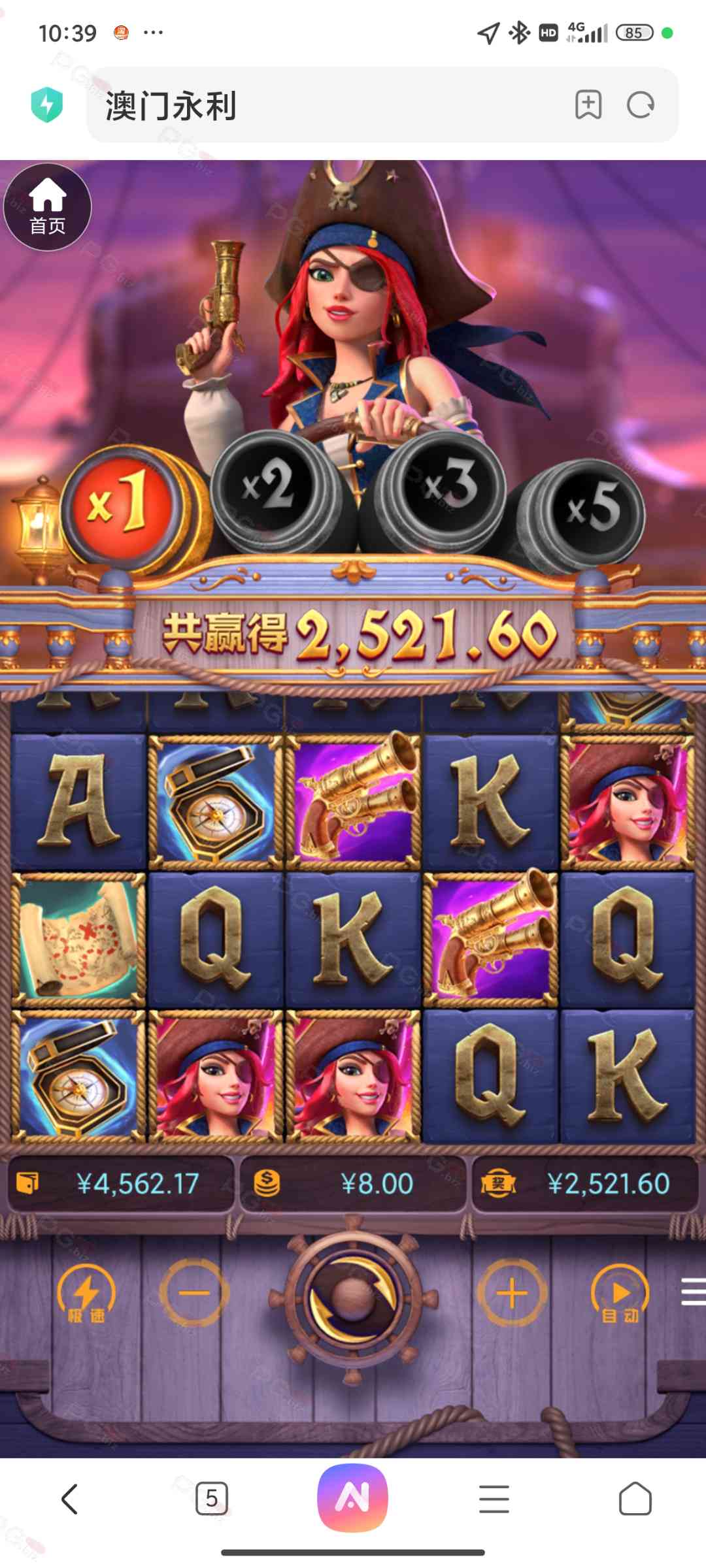Open the wallet balance panel
The width and height of the screenshot is (706, 1568).
click(x=121, y=1183)
